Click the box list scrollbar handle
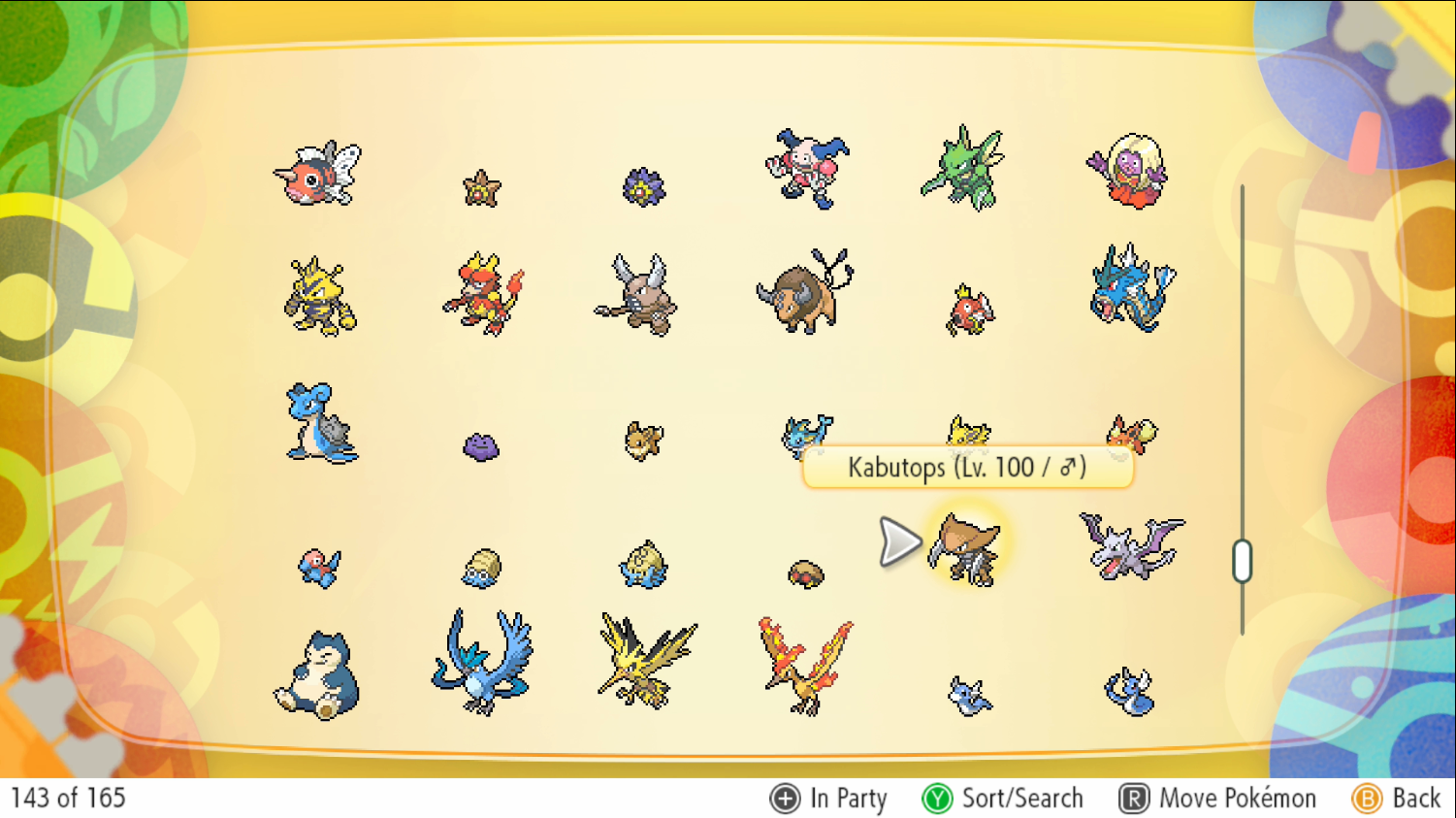 pyautogui.click(x=1243, y=562)
